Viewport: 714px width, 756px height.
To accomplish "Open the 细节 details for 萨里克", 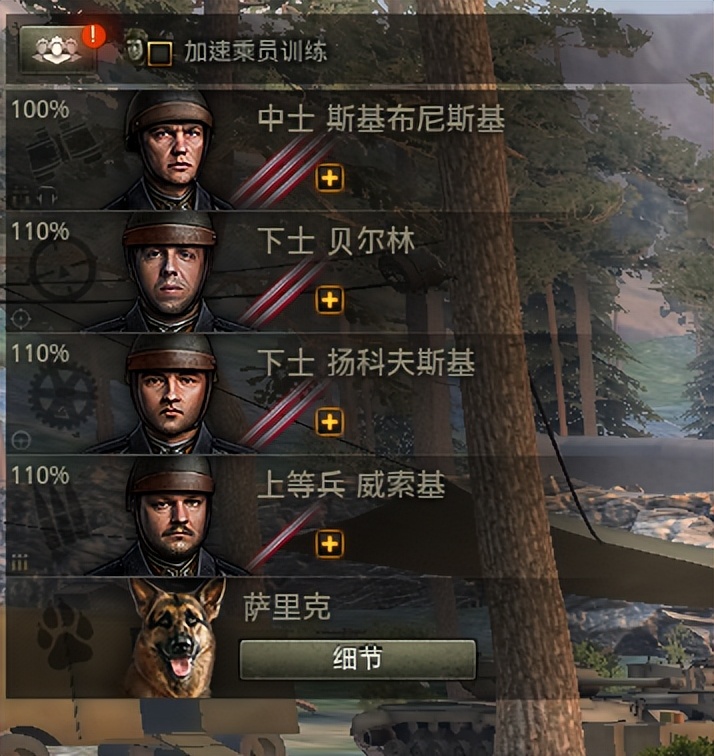I will coord(357,660).
